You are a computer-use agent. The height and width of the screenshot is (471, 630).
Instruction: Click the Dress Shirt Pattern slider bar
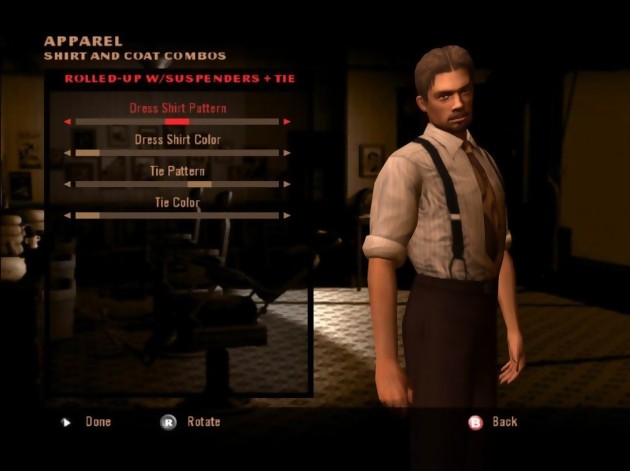point(177,122)
